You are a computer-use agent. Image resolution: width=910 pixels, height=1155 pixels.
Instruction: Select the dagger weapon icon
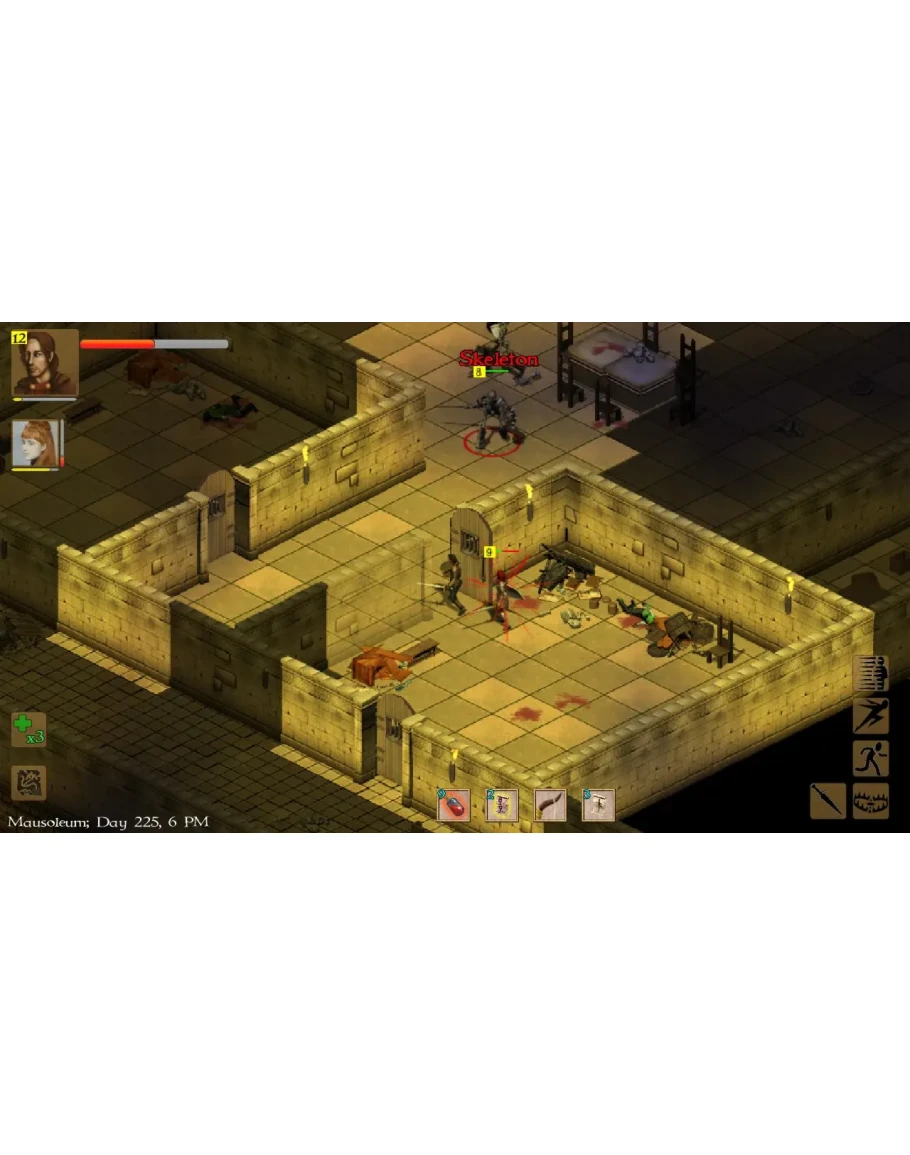[828, 800]
